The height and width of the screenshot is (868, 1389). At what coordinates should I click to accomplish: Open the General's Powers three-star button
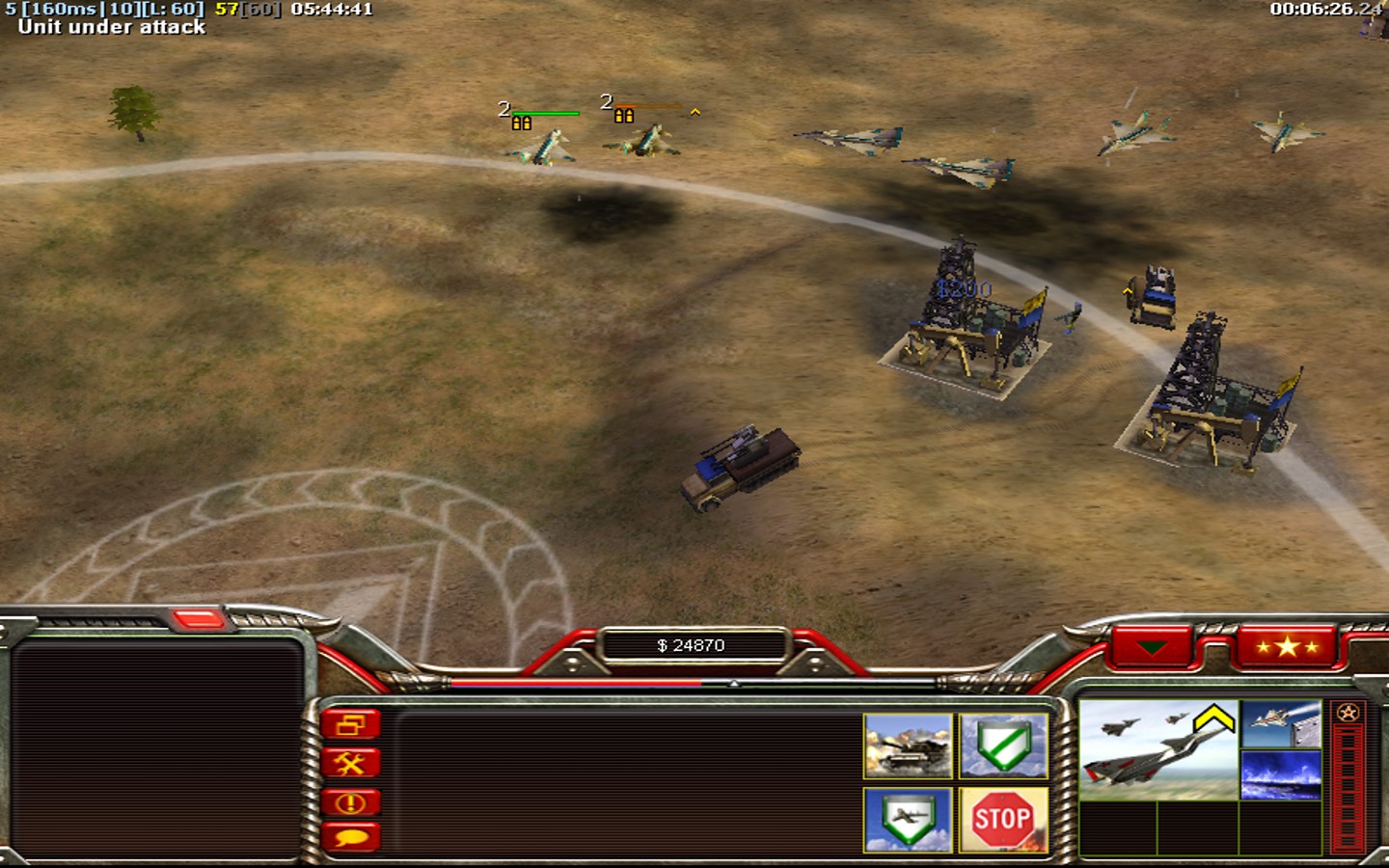point(1287,646)
